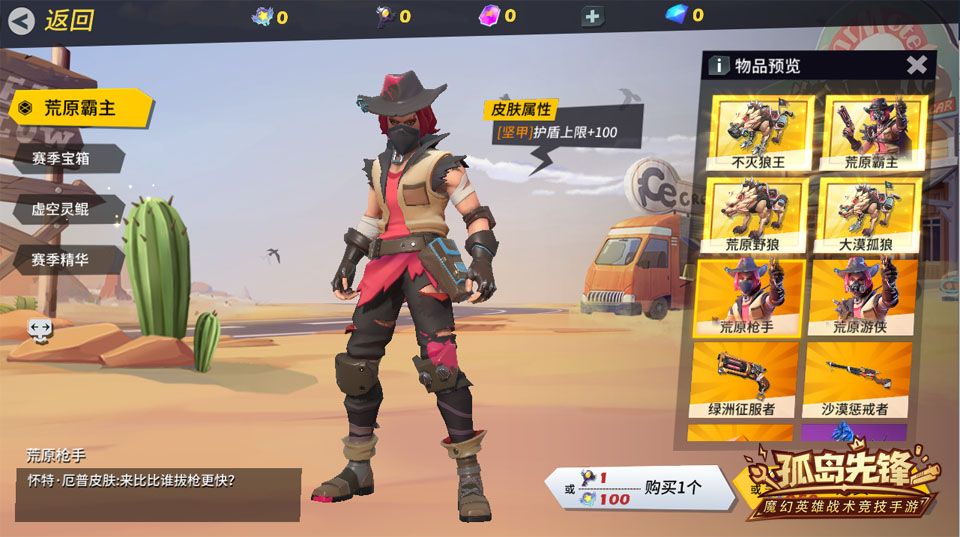
Task: Choose the 赛季精华 tab
Action: point(68,260)
